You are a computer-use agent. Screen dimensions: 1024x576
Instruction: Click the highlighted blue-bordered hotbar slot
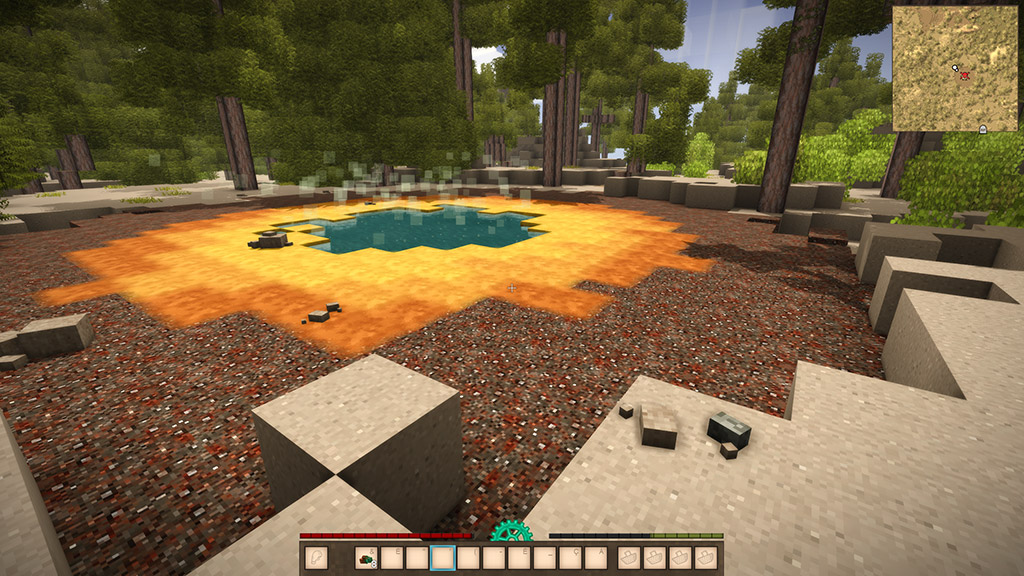tap(442, 558)
